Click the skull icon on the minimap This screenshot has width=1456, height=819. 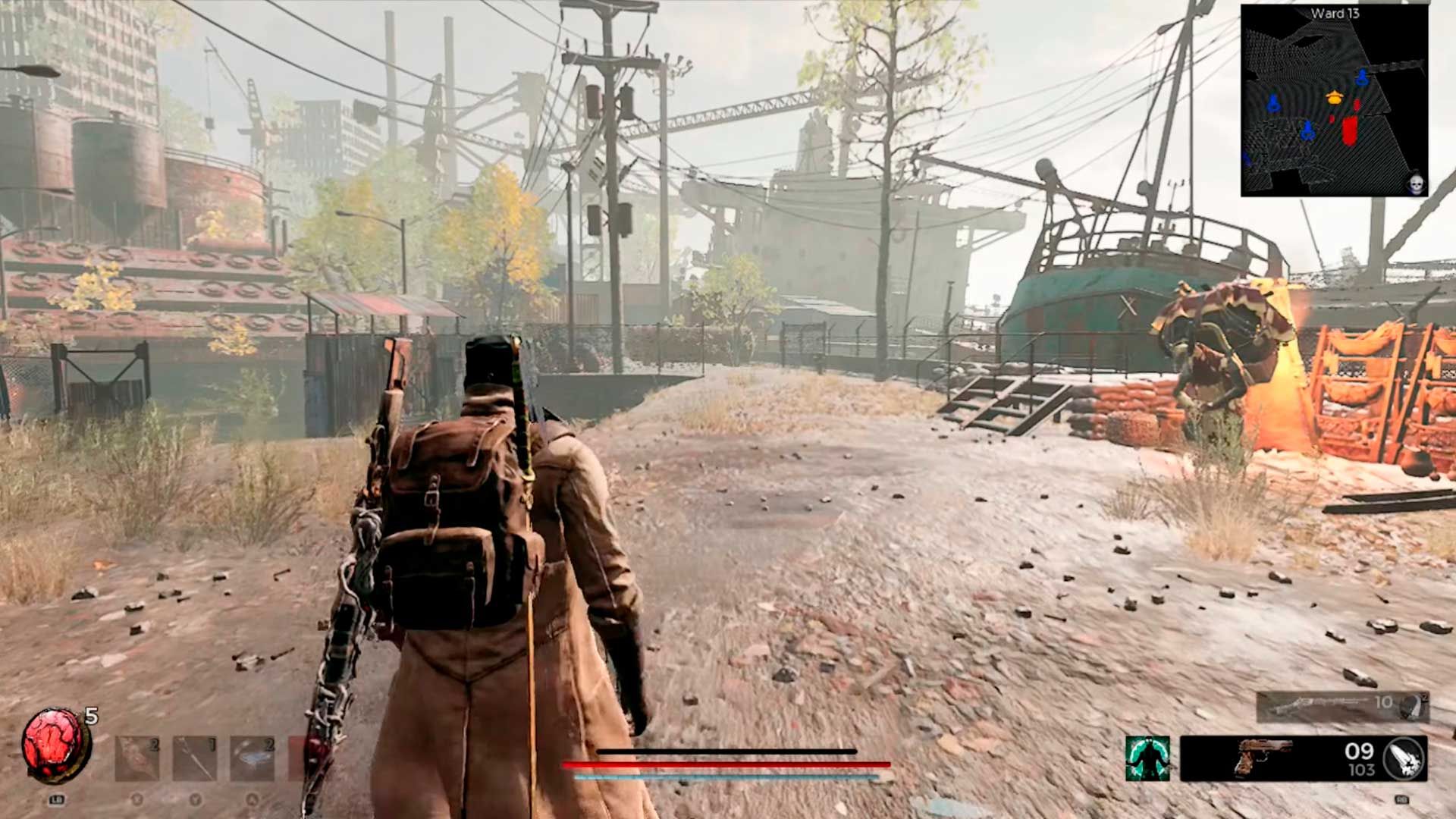click(x=1415, y=184)
